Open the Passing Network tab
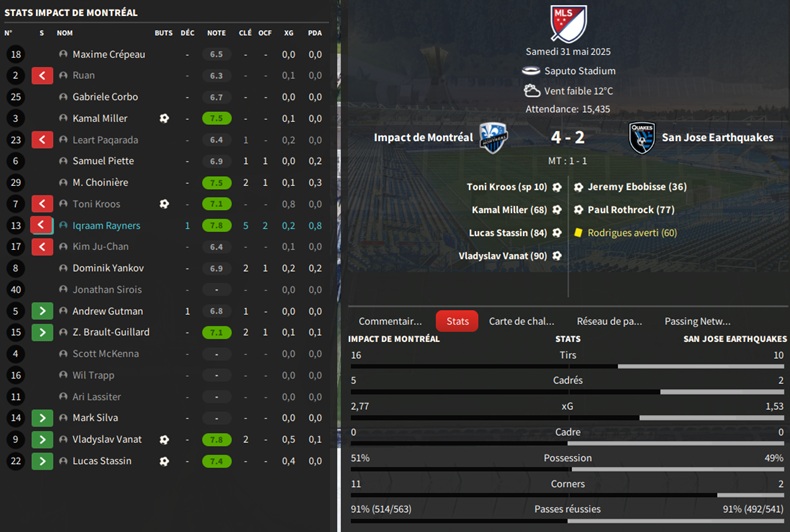The image size is (790, 532). pyautogui.click(x=697, y=321)
